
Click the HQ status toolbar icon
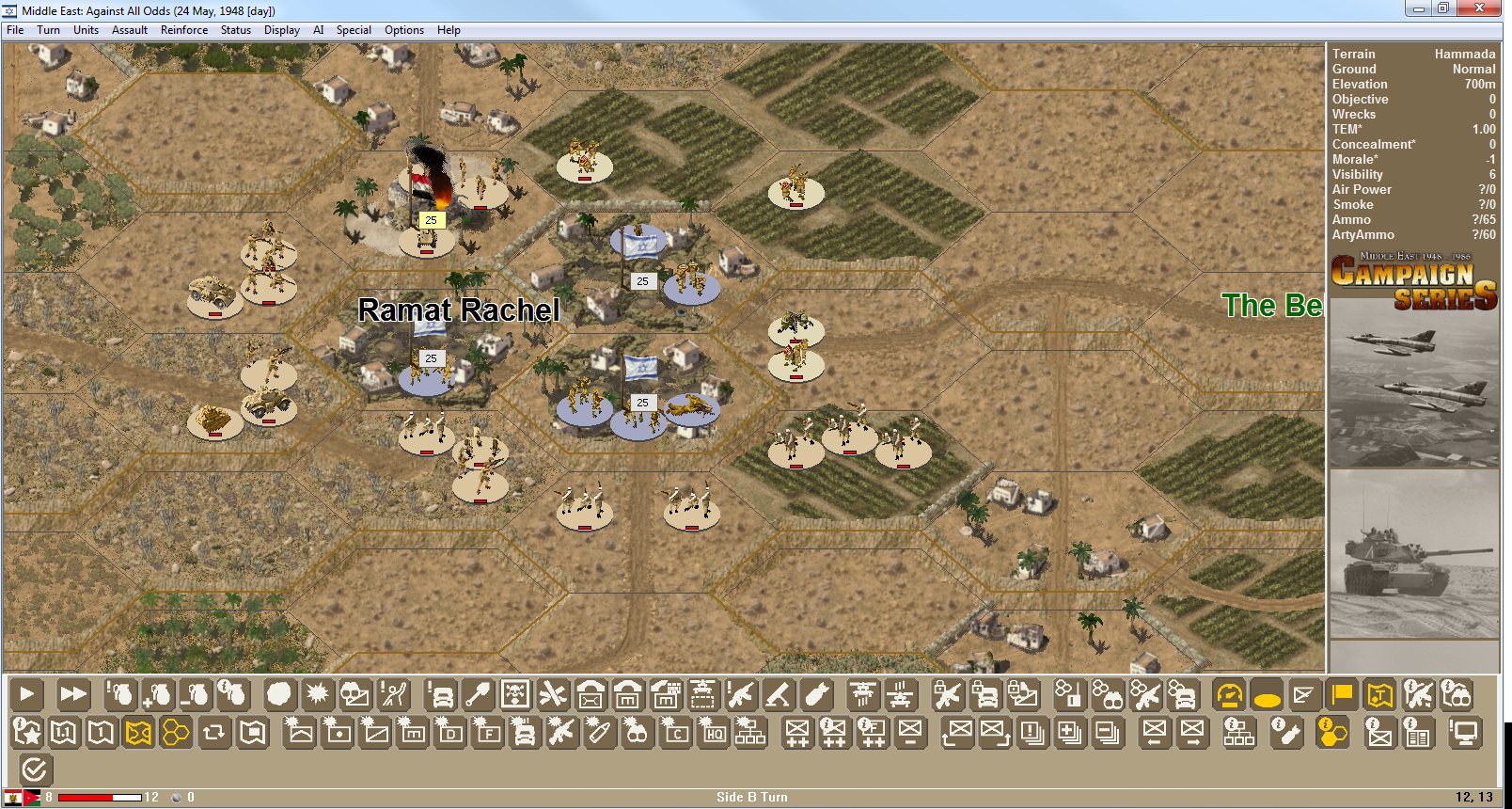pyautogui.click(x=712, y=733)
